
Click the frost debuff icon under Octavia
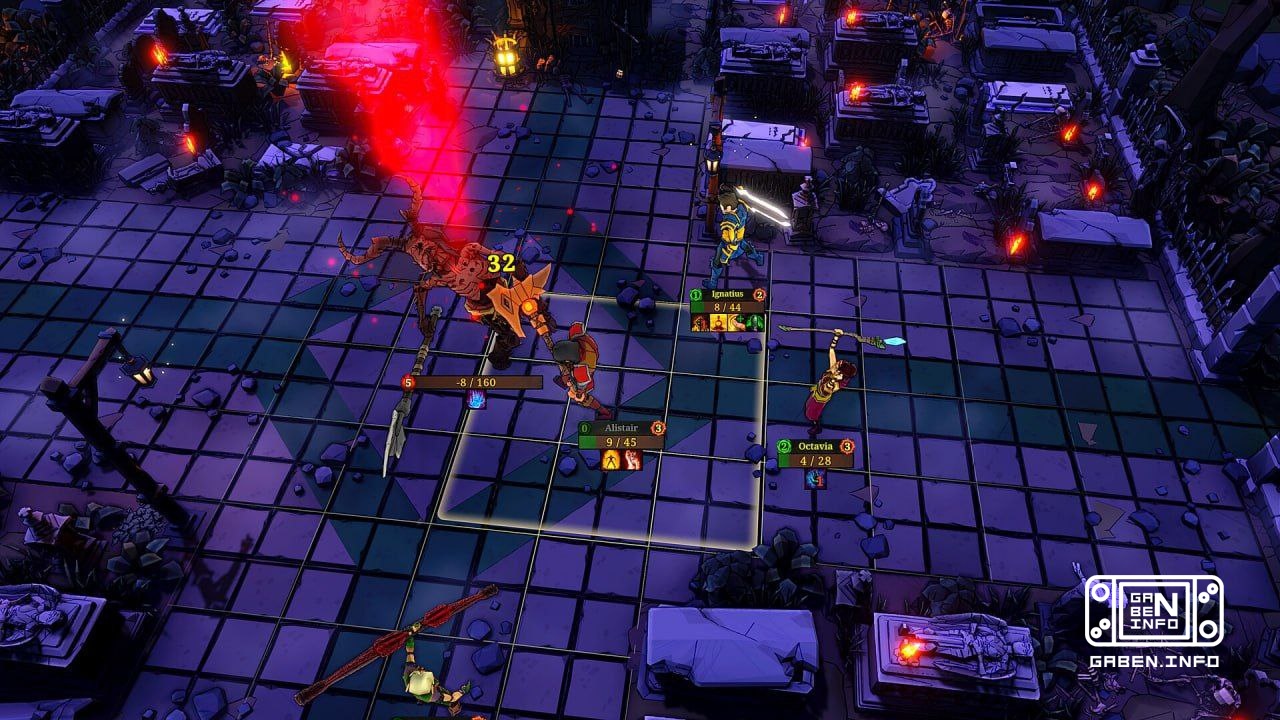coord(815,478)
